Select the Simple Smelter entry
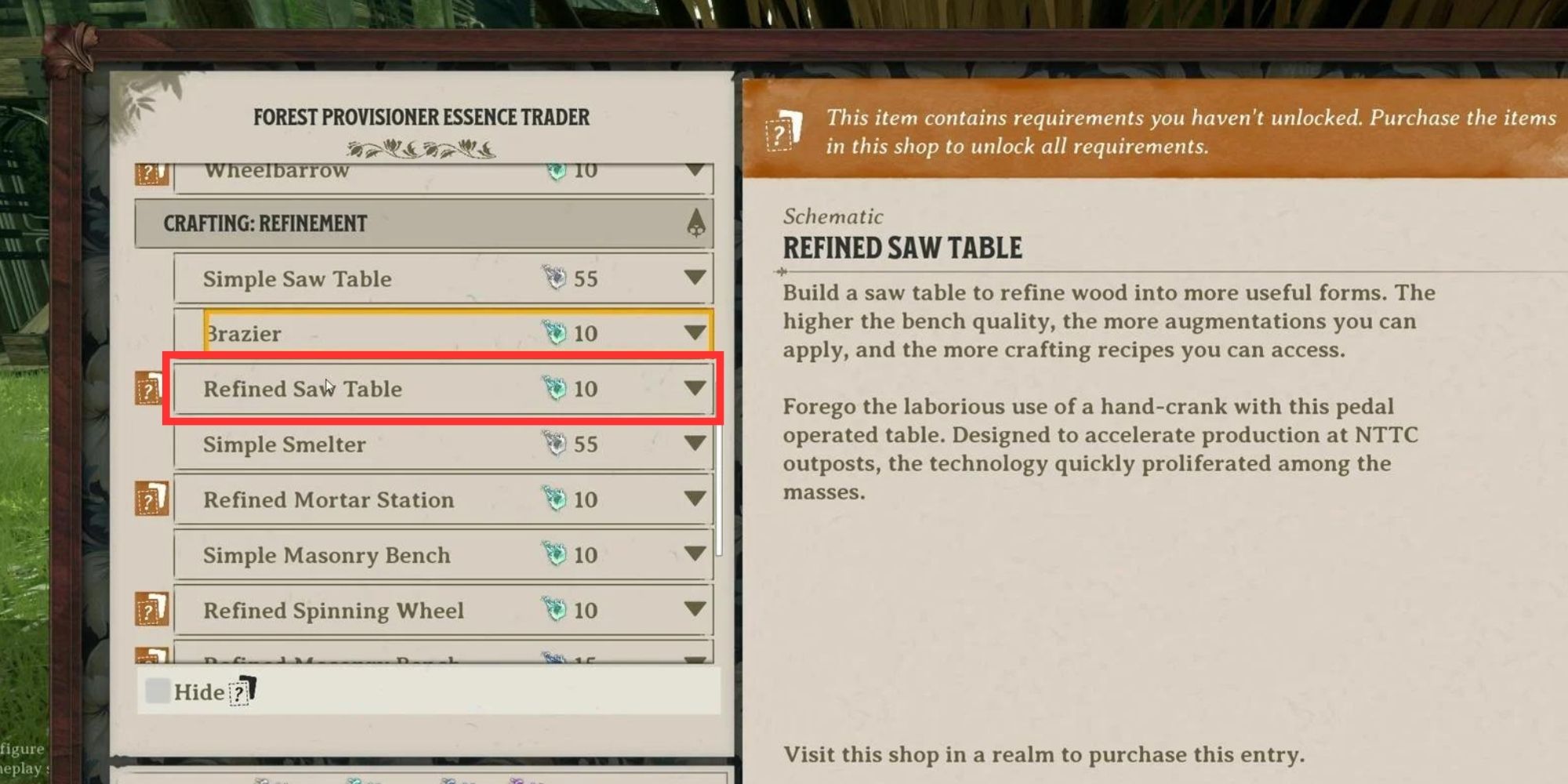Screen dimensions: 1568x784 click(x=353, y=444)
